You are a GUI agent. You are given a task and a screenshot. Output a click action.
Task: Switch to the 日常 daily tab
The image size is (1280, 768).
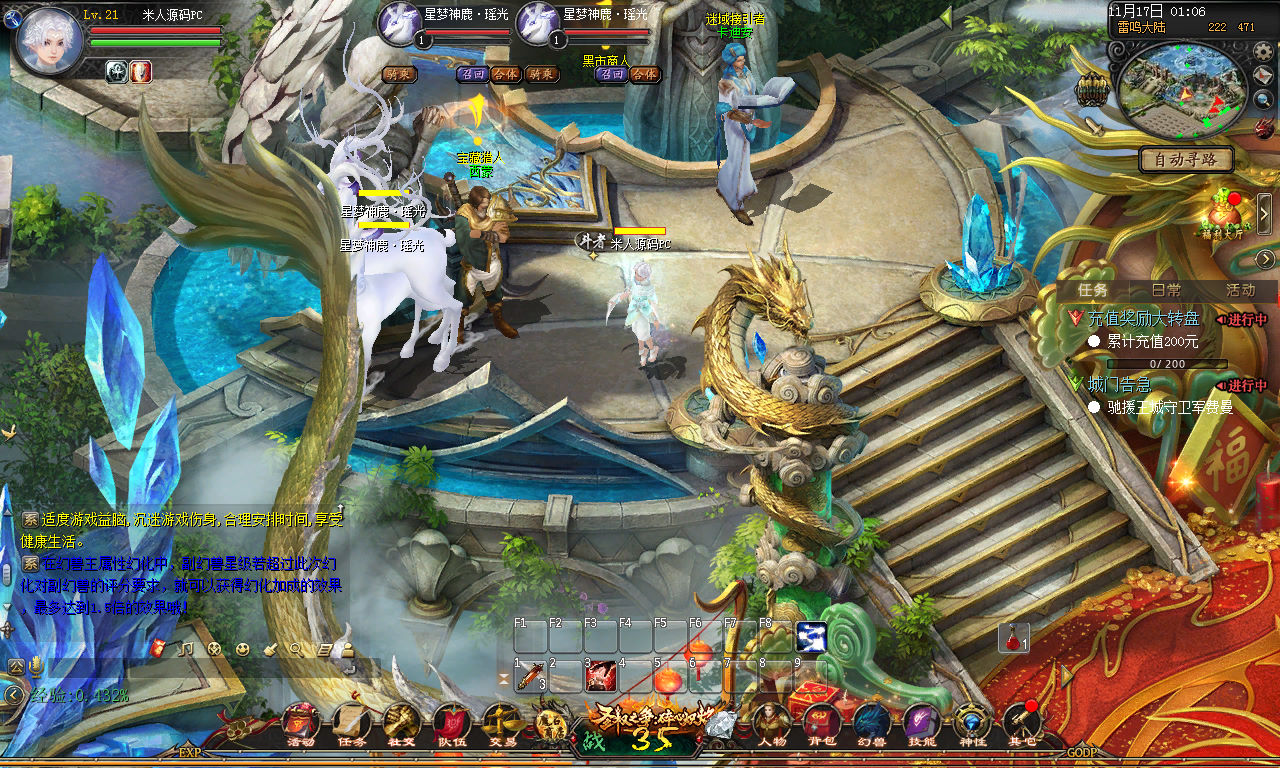pos(1166,290)
